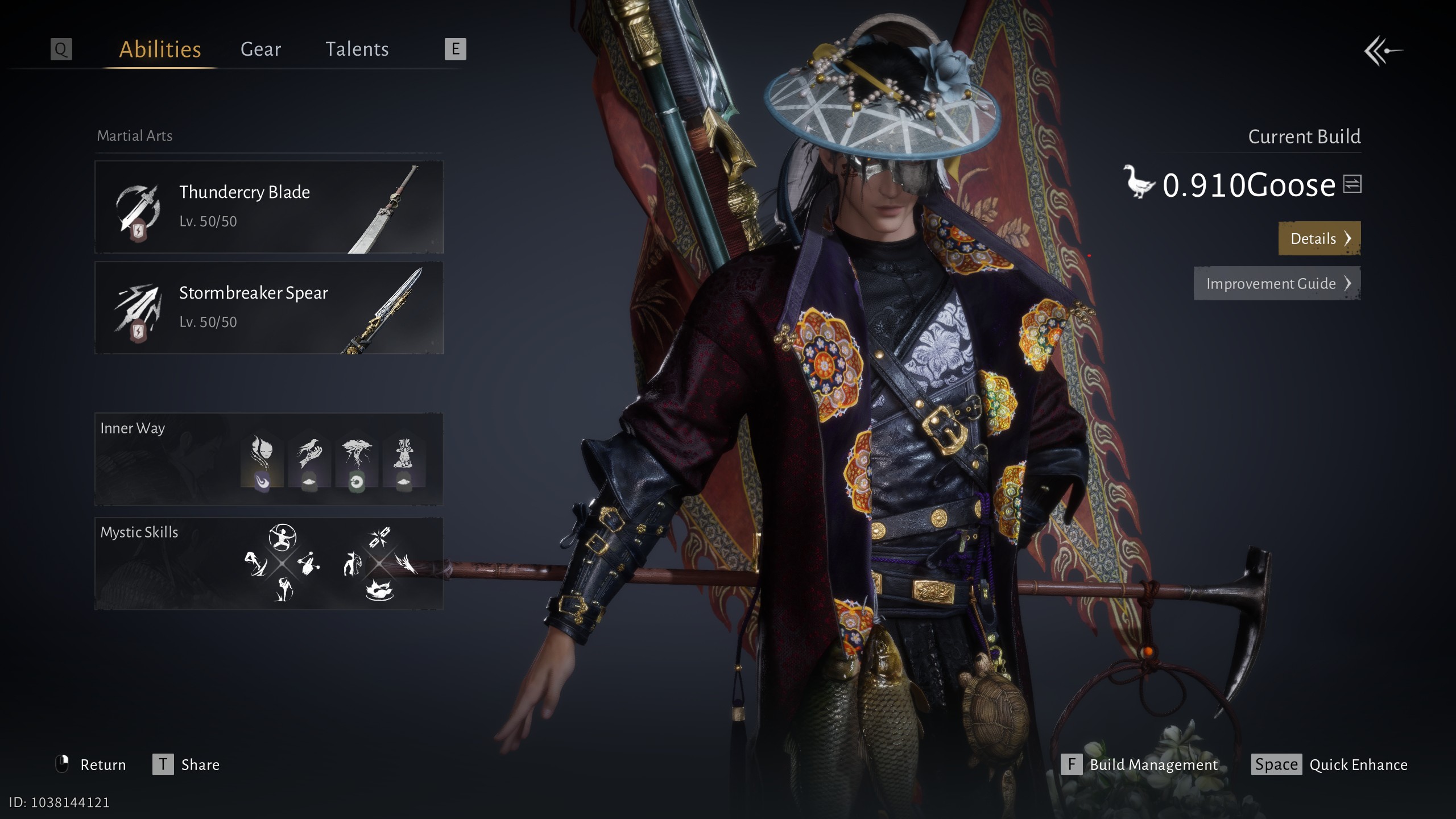Go back using the top-right arrow
Image resolution: width=1456 pixels, height=819 pixels.
[x=1383, y=51]
